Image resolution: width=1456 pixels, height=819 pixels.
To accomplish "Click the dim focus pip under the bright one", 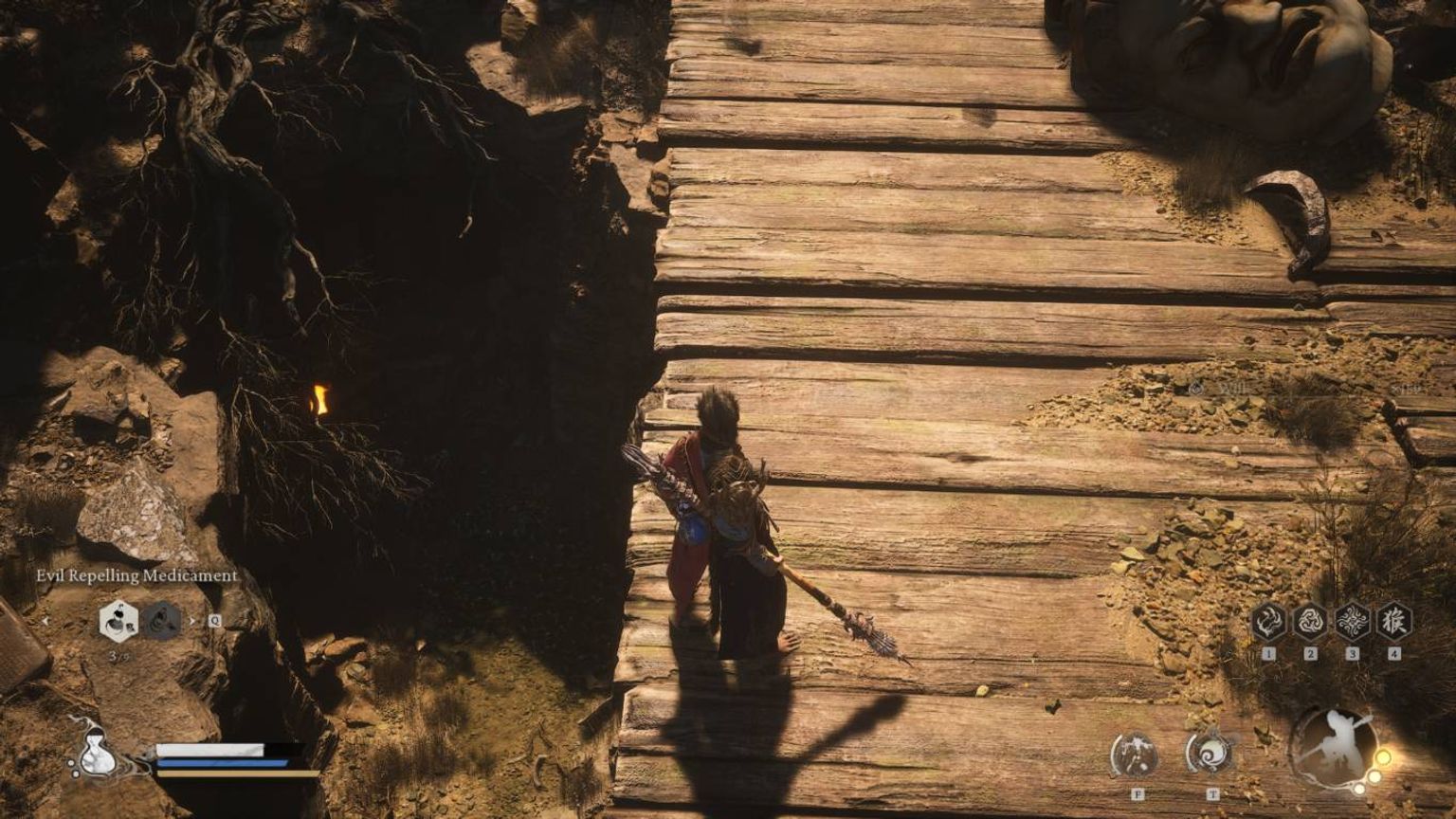I will (1375, 775).
